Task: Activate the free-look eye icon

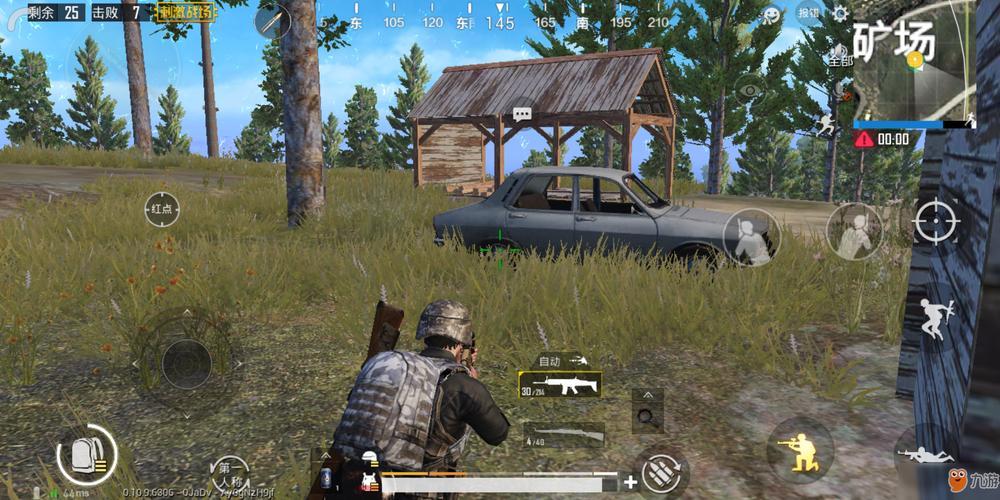Action: click(750, 90)
